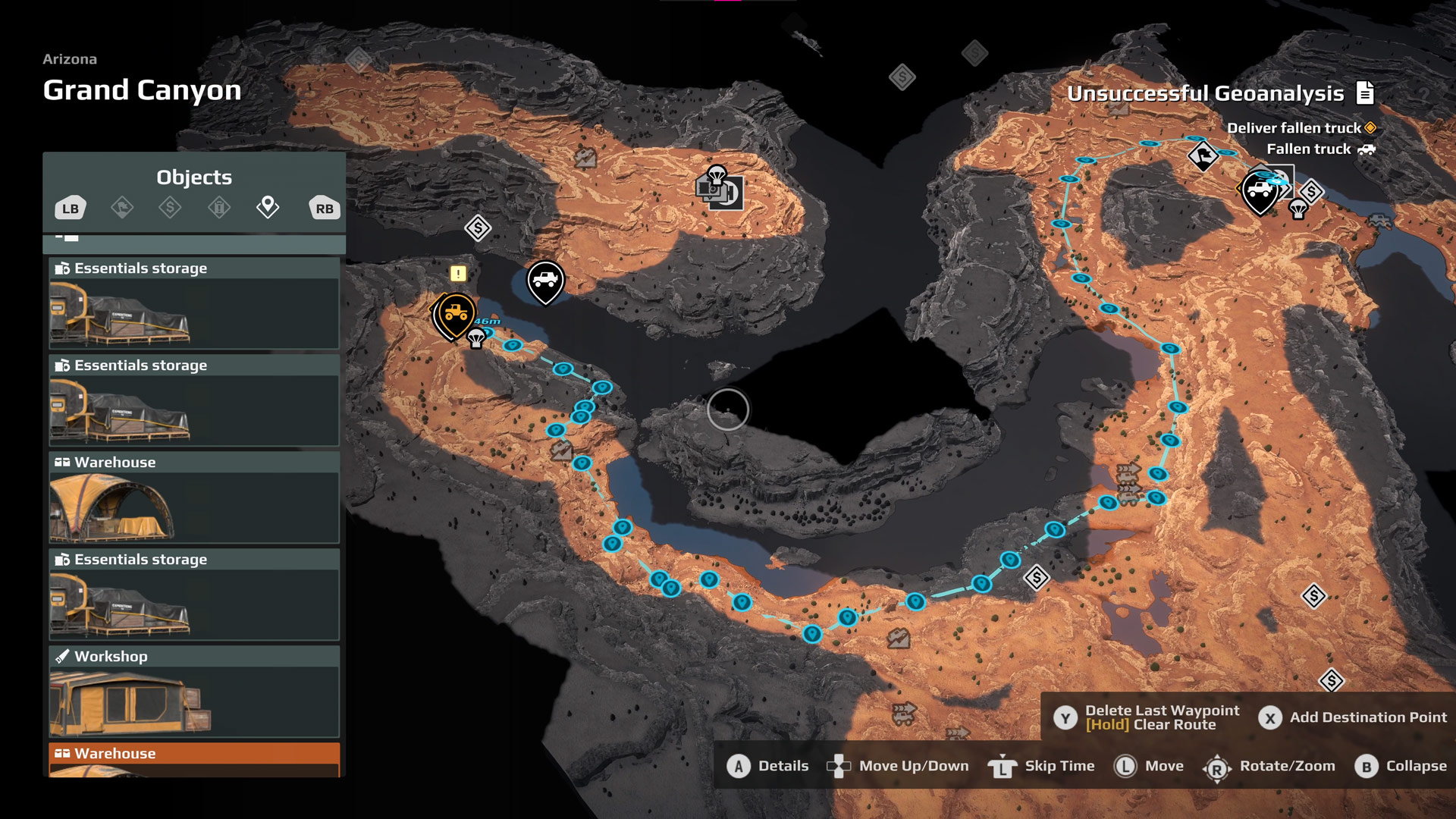Select the orange truck map marker
The image size is (1456, 819).
click(x=456, y=315)
